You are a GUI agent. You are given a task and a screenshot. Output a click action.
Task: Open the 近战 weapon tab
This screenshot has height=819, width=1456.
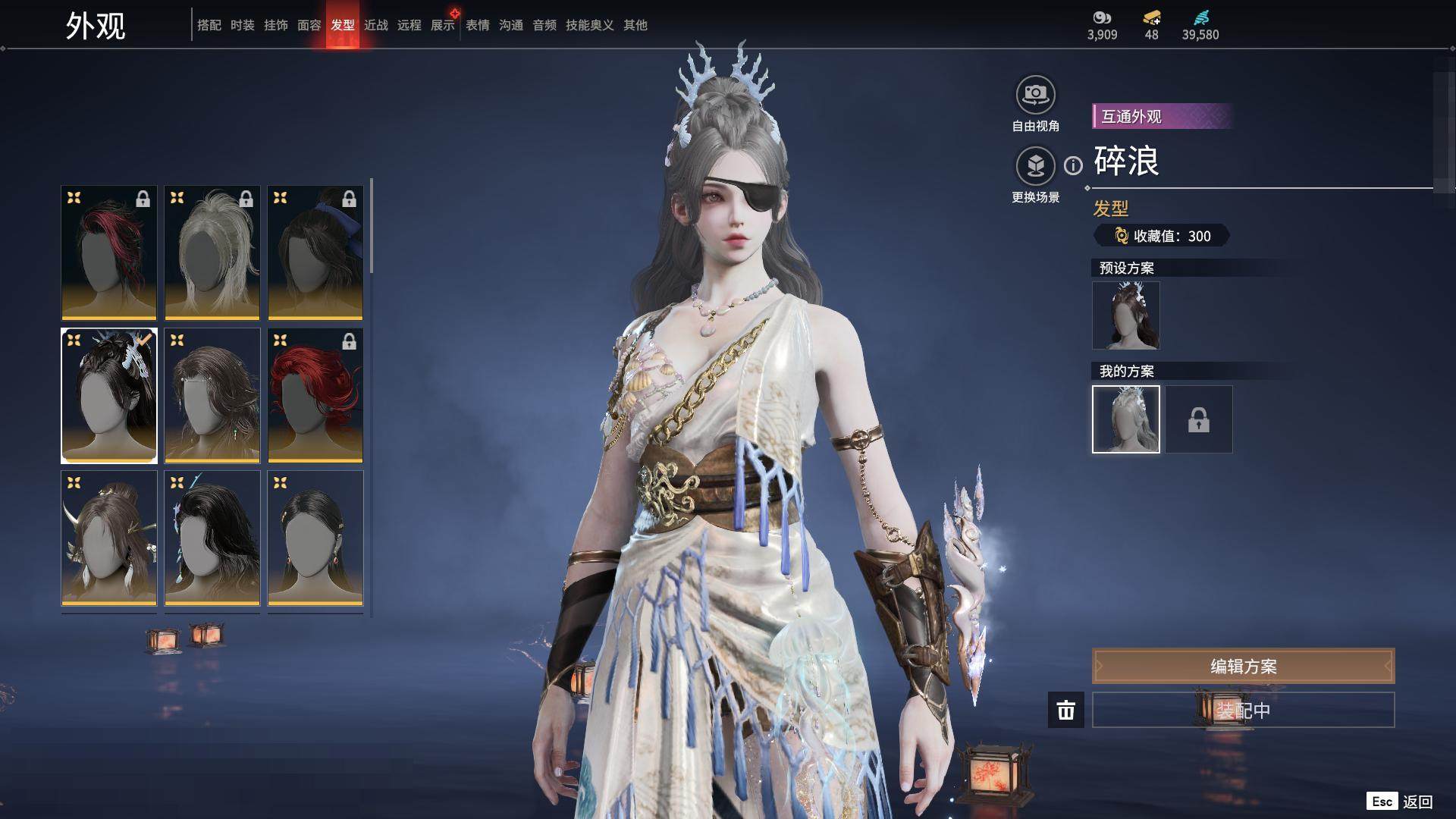coord(375,25)
